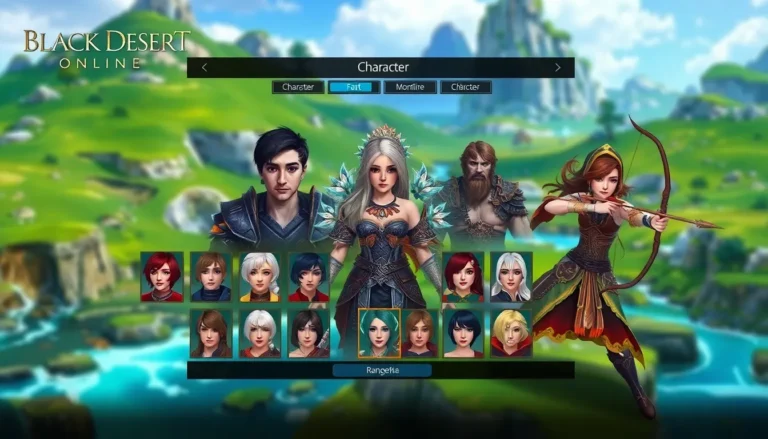Choose the brown-haired portrait in blue outfit

click(x=210, y=277)
